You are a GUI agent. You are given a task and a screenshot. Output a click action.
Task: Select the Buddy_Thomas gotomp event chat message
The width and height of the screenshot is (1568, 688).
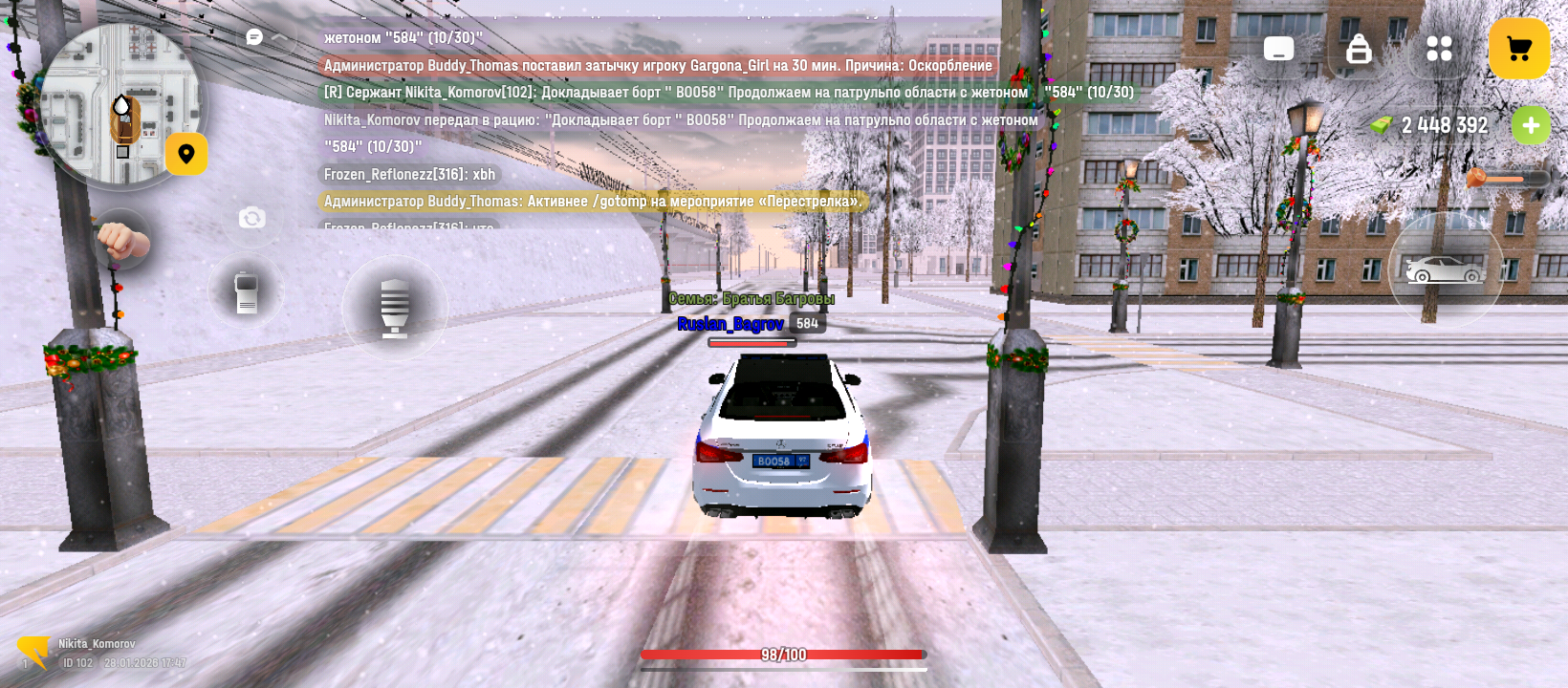click(x=592, y=202)
